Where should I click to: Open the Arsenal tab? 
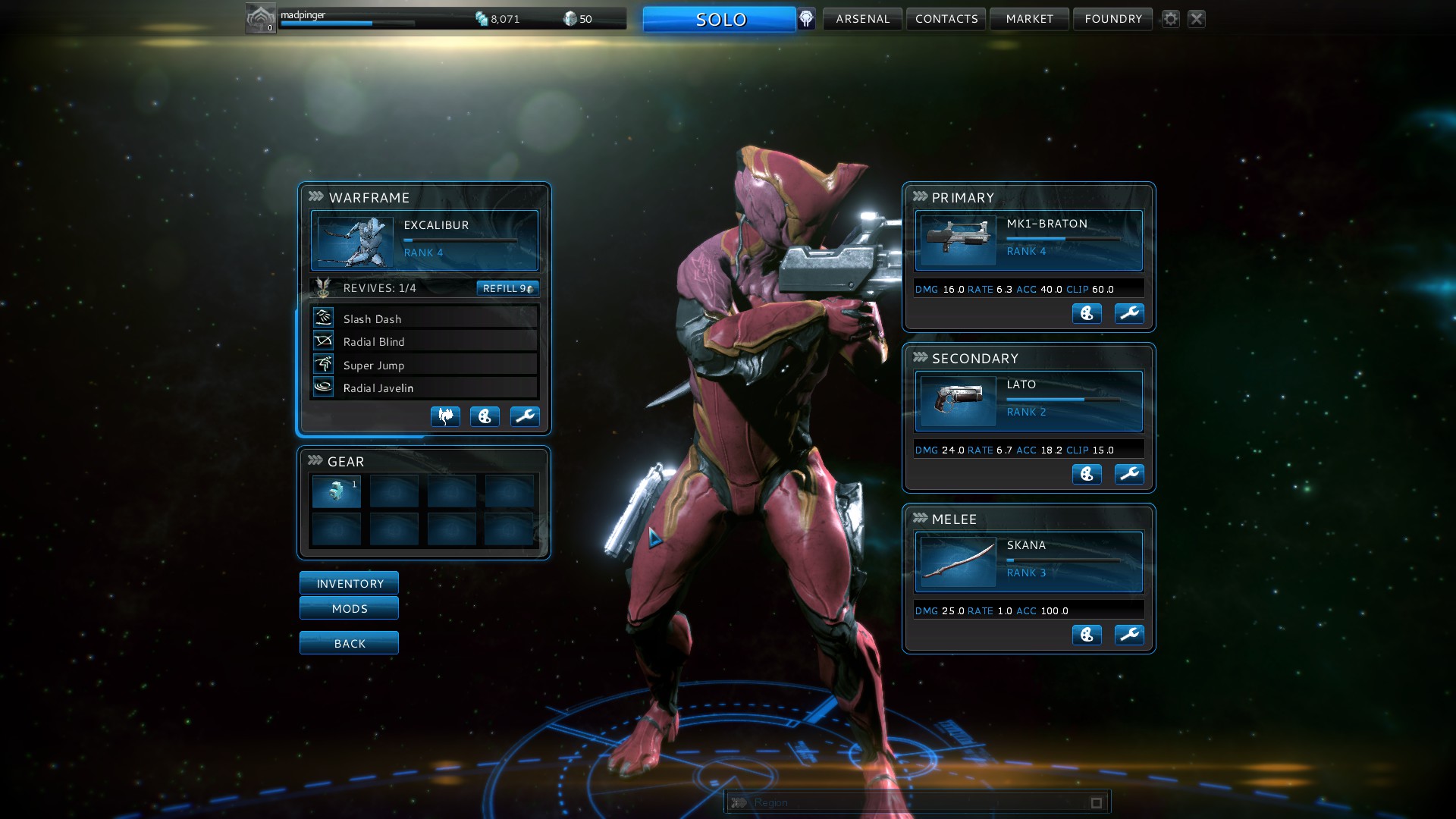click(x=862, y=19)
